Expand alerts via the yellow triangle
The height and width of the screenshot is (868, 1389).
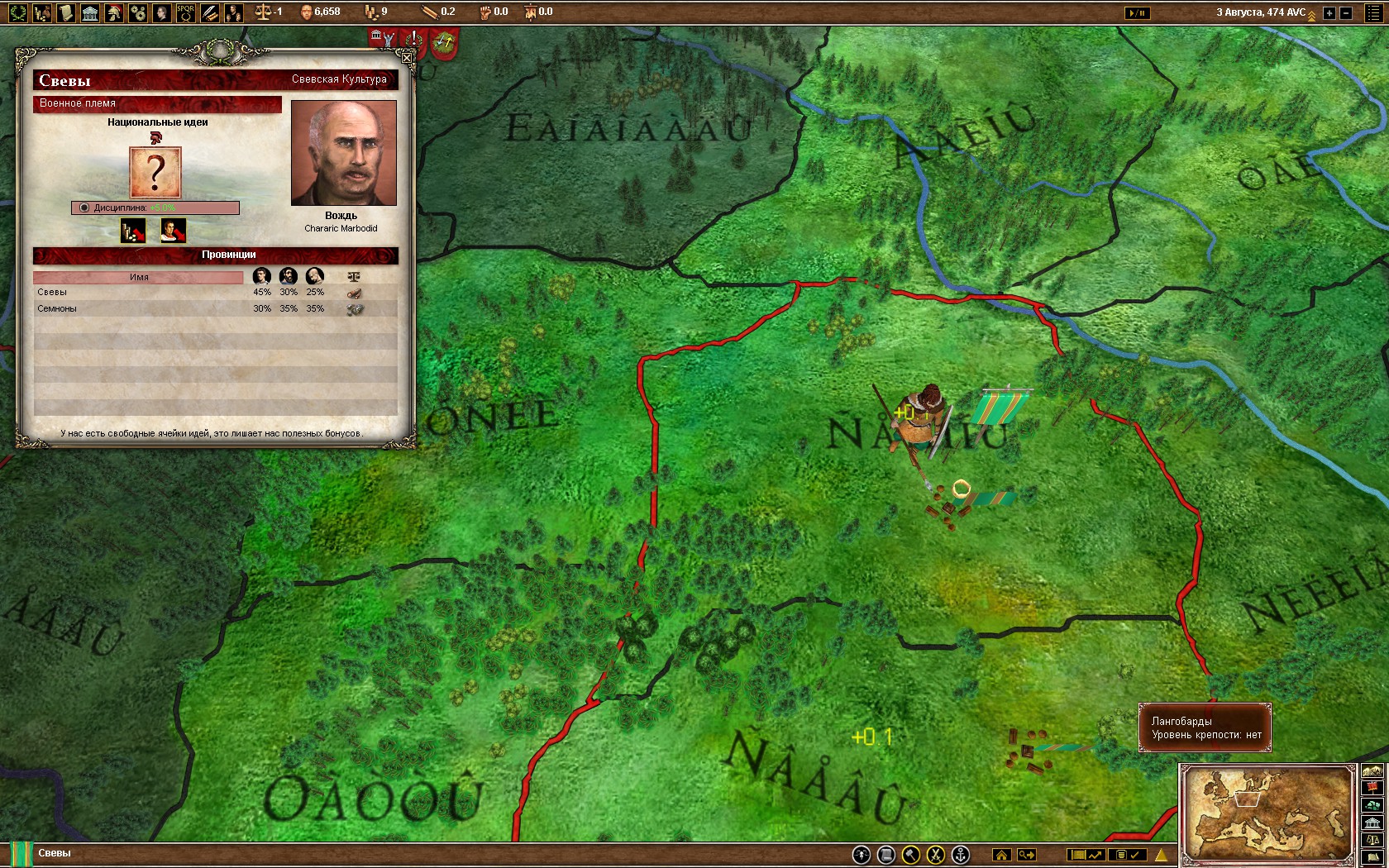point(1161,855)
